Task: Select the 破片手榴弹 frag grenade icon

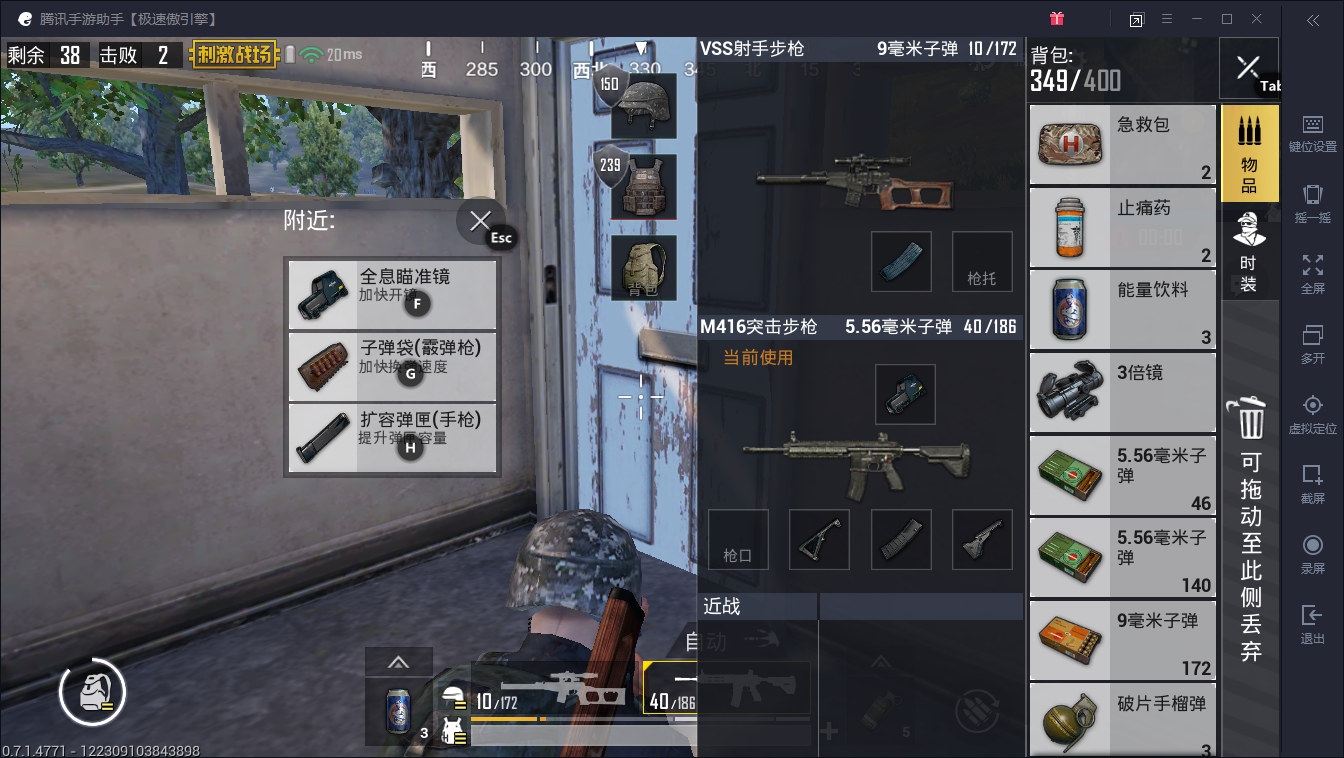Action: 1069,718
